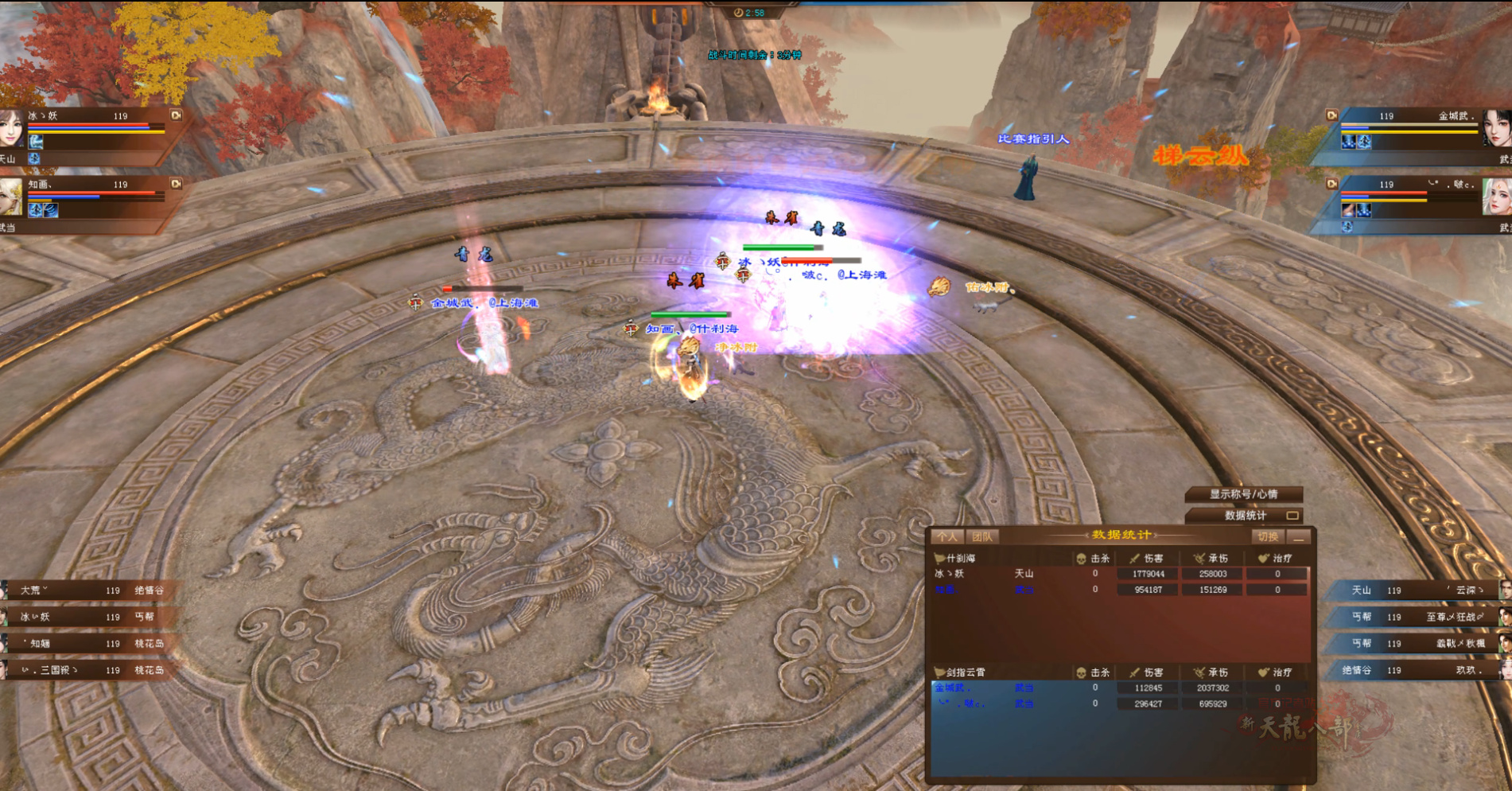Click the arrow button on 冰ゝ妖 frame

tap(177, 115)
